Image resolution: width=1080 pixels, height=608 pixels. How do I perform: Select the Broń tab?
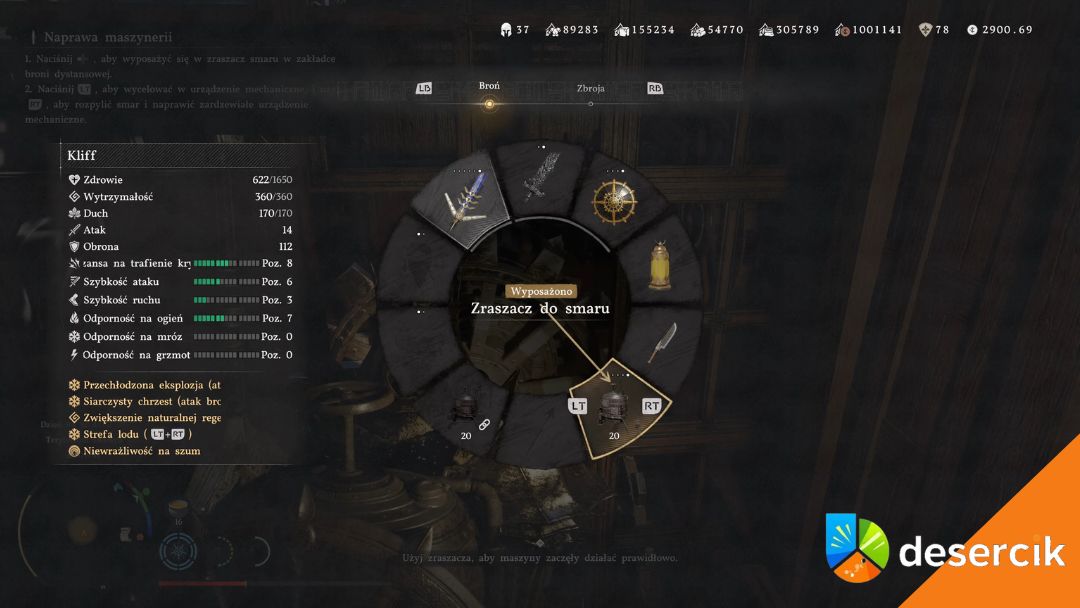click(489, 87)
